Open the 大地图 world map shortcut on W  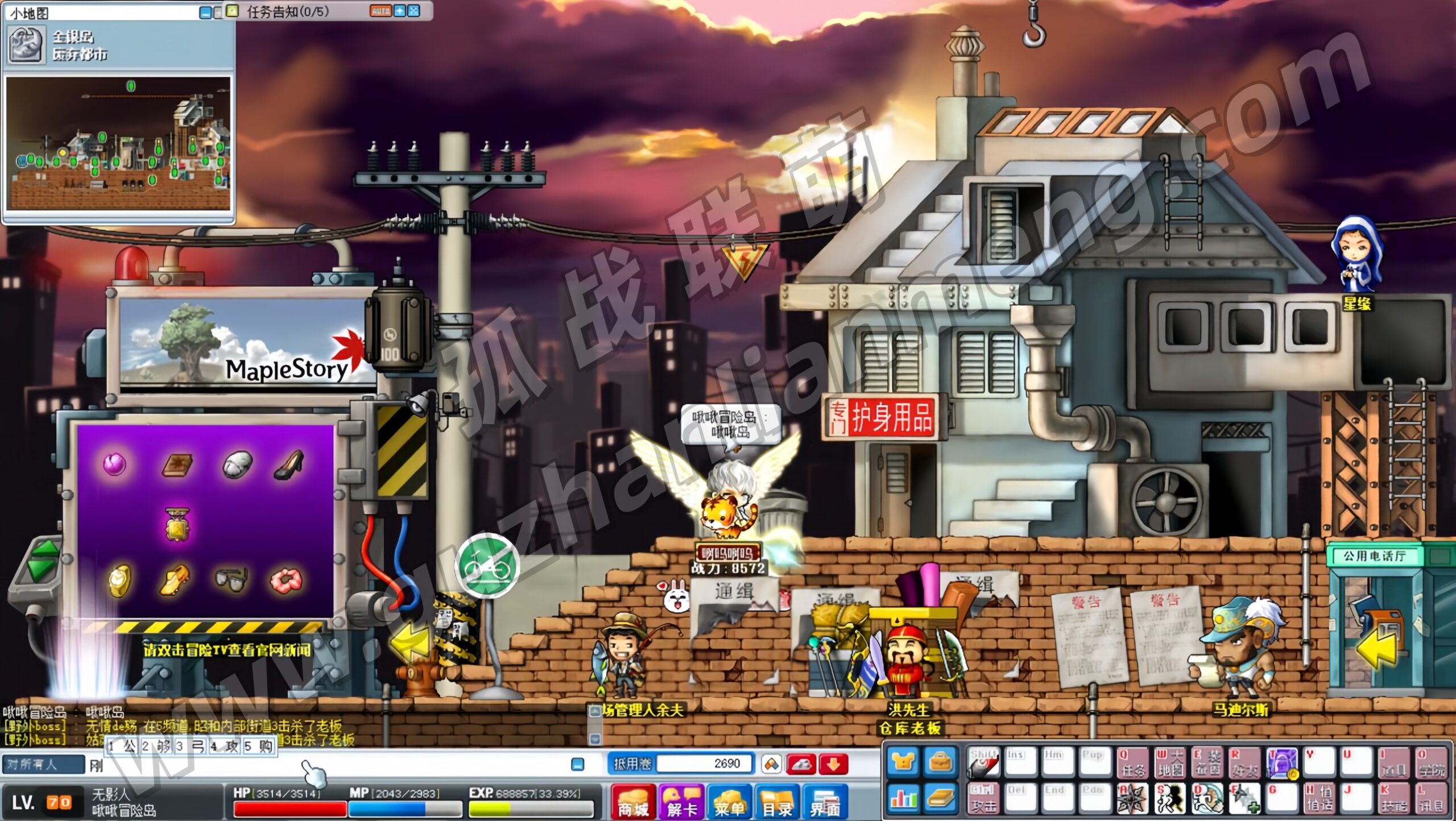1169,763
